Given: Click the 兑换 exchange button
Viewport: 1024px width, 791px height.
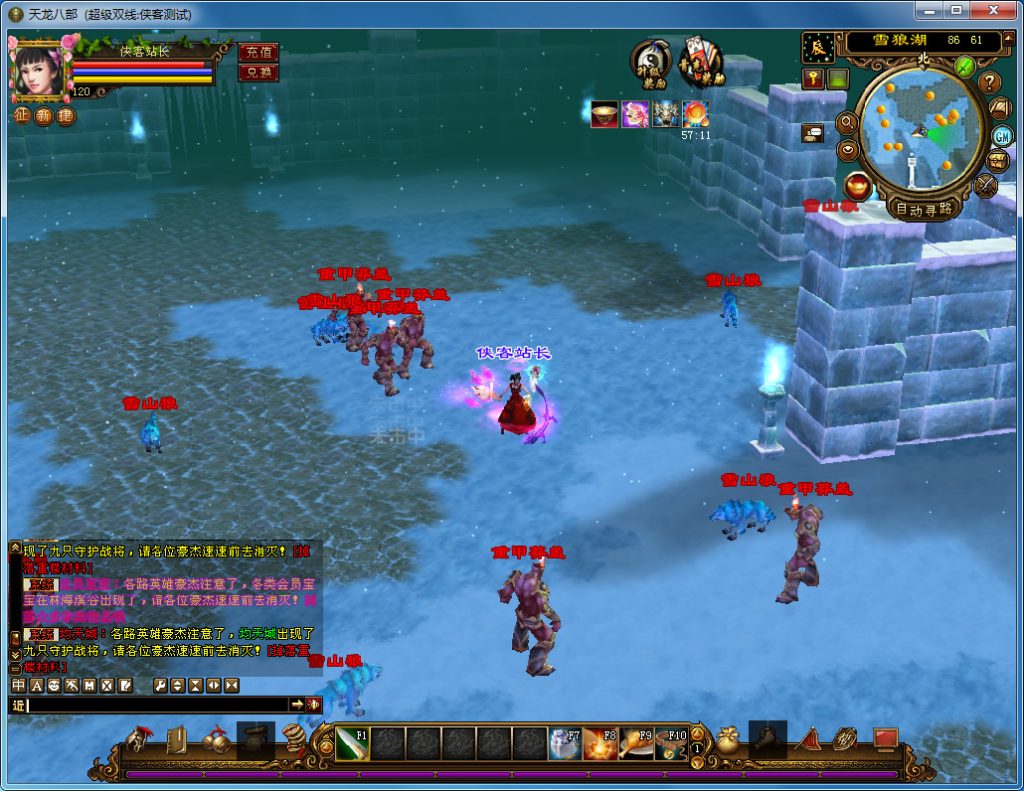Looking at the screenshot, I should [x=258, y=72].
